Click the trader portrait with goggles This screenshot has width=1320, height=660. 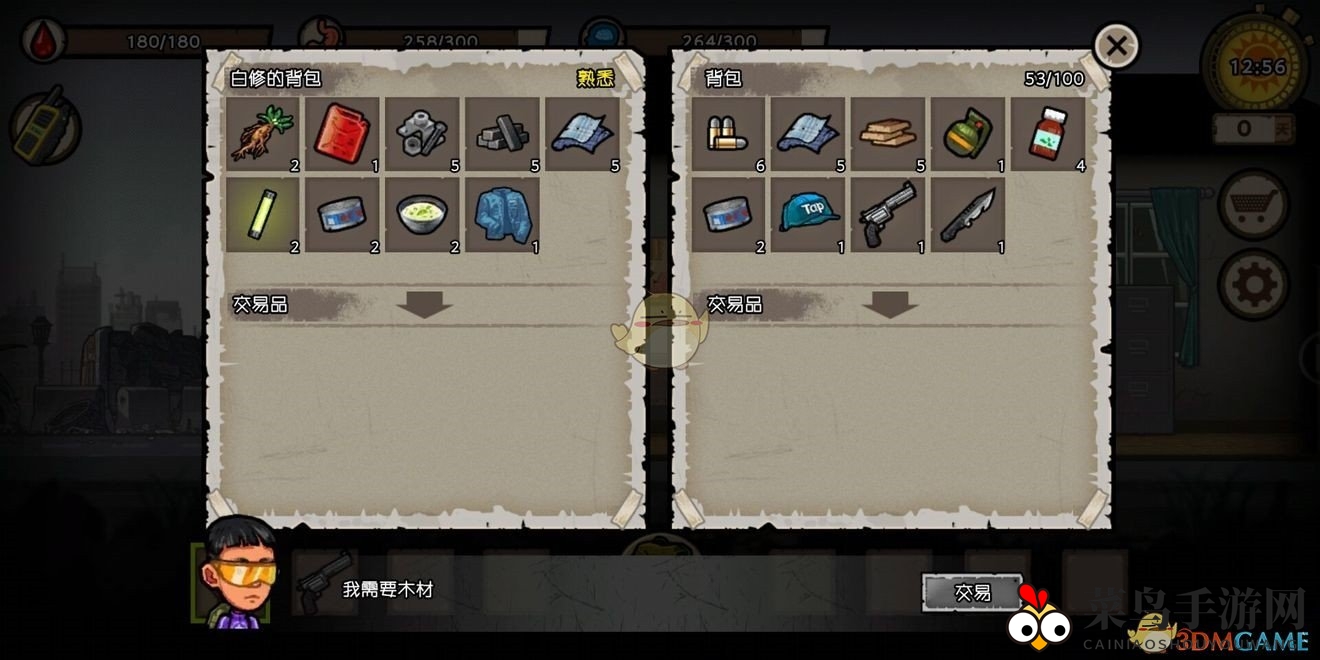(x=237, y=576)
